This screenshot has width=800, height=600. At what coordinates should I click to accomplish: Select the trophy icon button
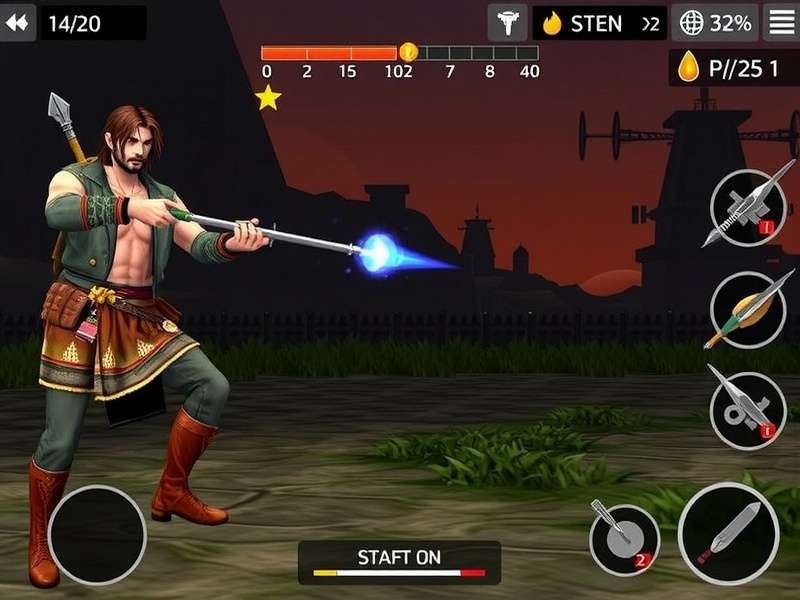507,23
